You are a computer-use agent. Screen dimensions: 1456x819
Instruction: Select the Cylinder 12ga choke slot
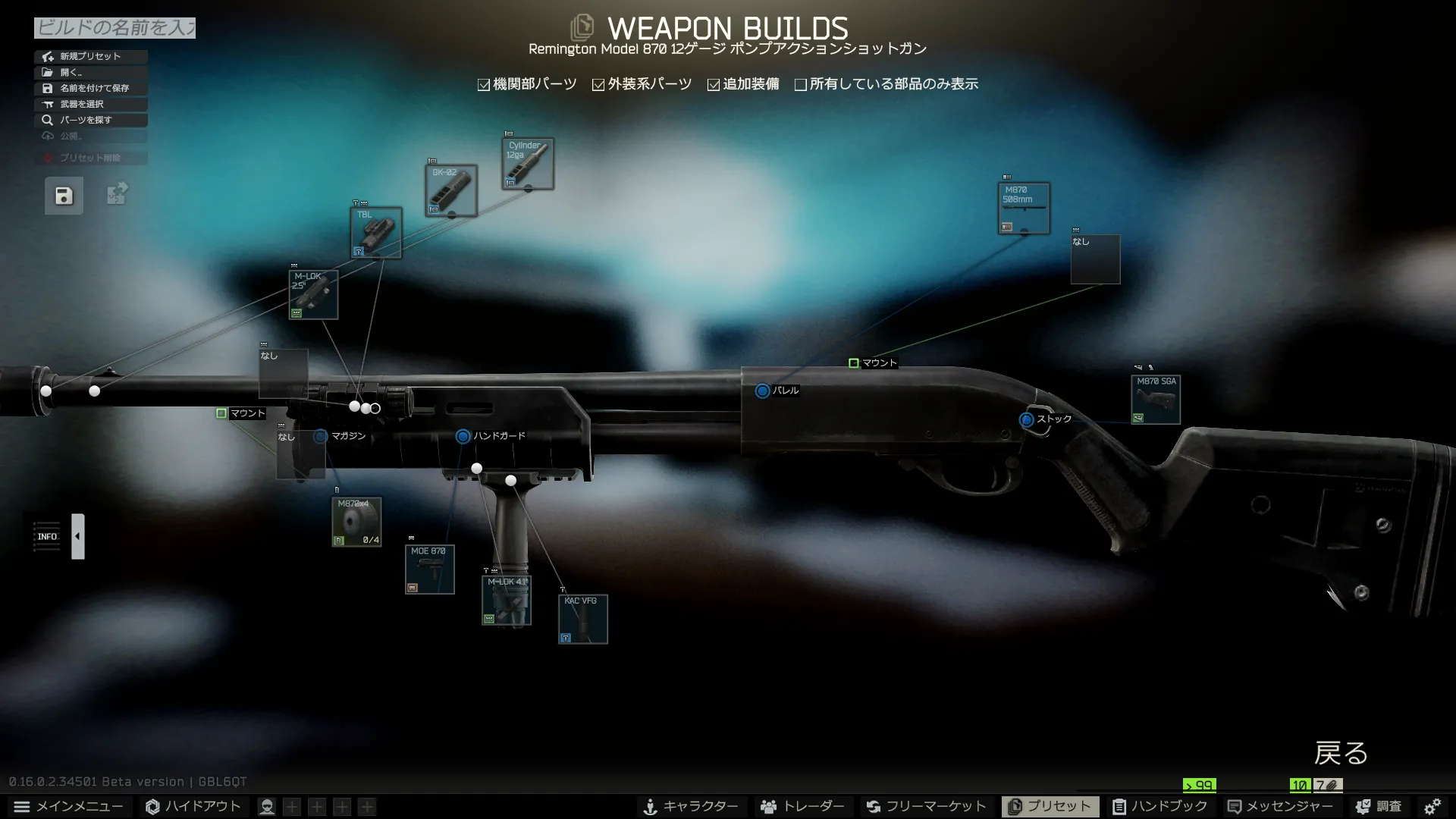(x=528, y=164)
